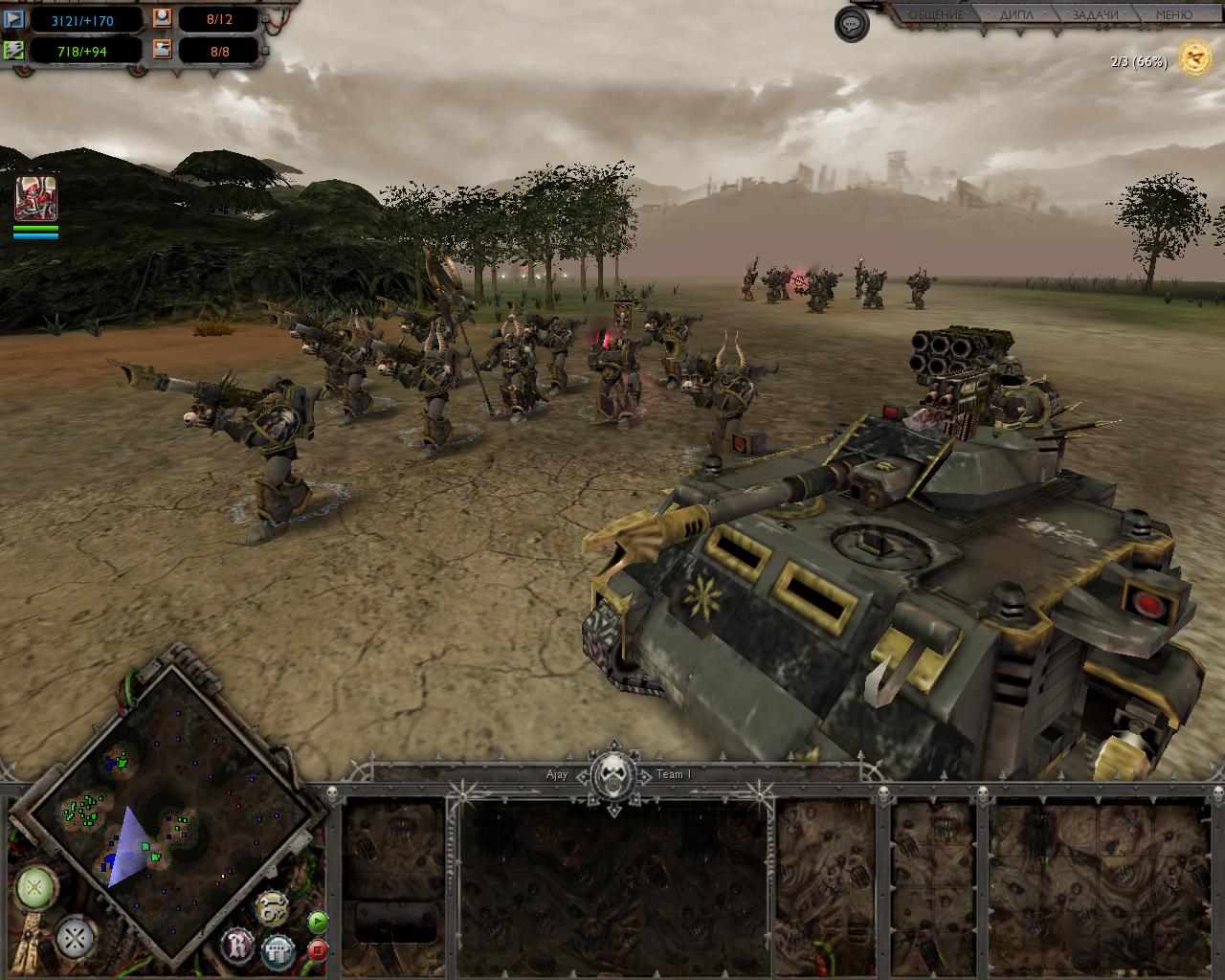
Task: Open the МЕНЮ game menu
Action: point(1173,15)
